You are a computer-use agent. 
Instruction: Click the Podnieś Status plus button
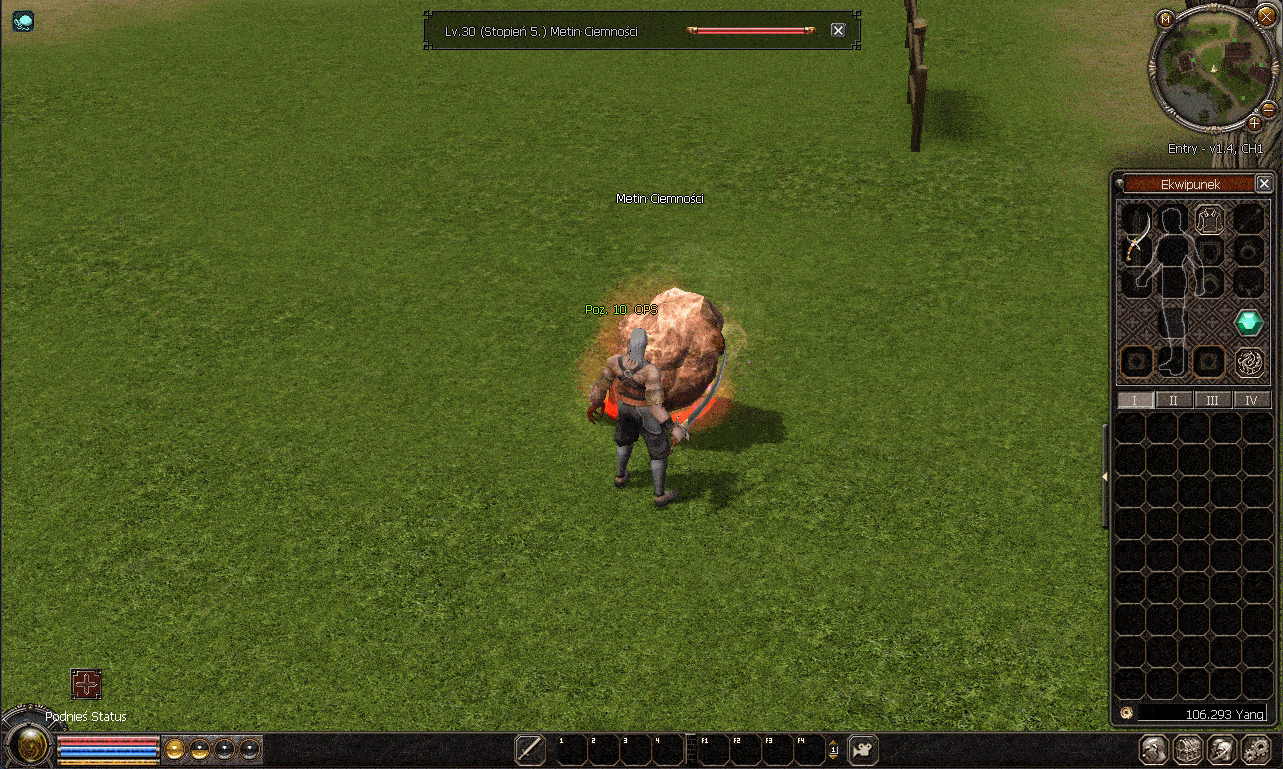coord(86,684)
